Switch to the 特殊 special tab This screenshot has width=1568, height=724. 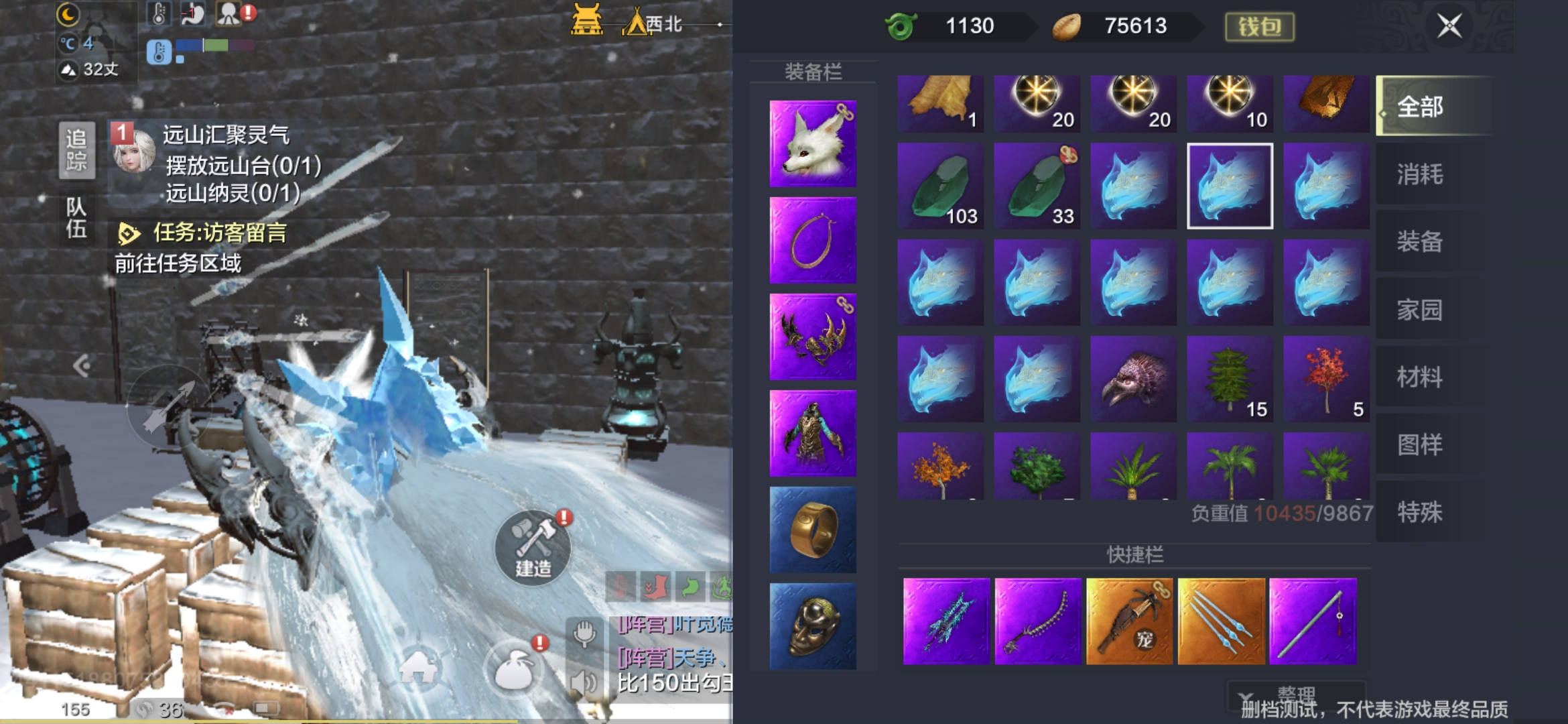(1419, 512)
